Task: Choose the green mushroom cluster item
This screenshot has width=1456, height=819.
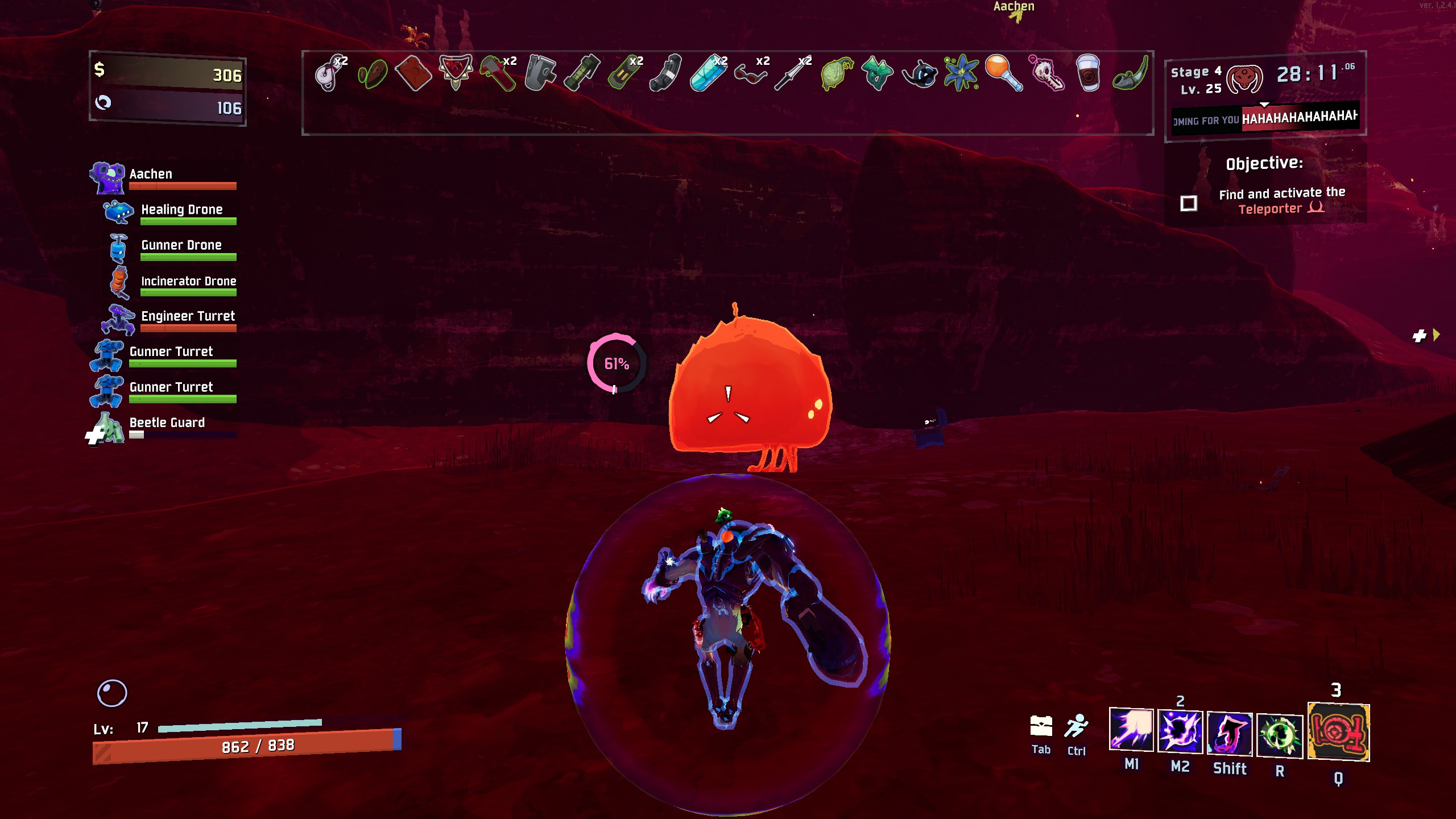Action: coord(877,73)
